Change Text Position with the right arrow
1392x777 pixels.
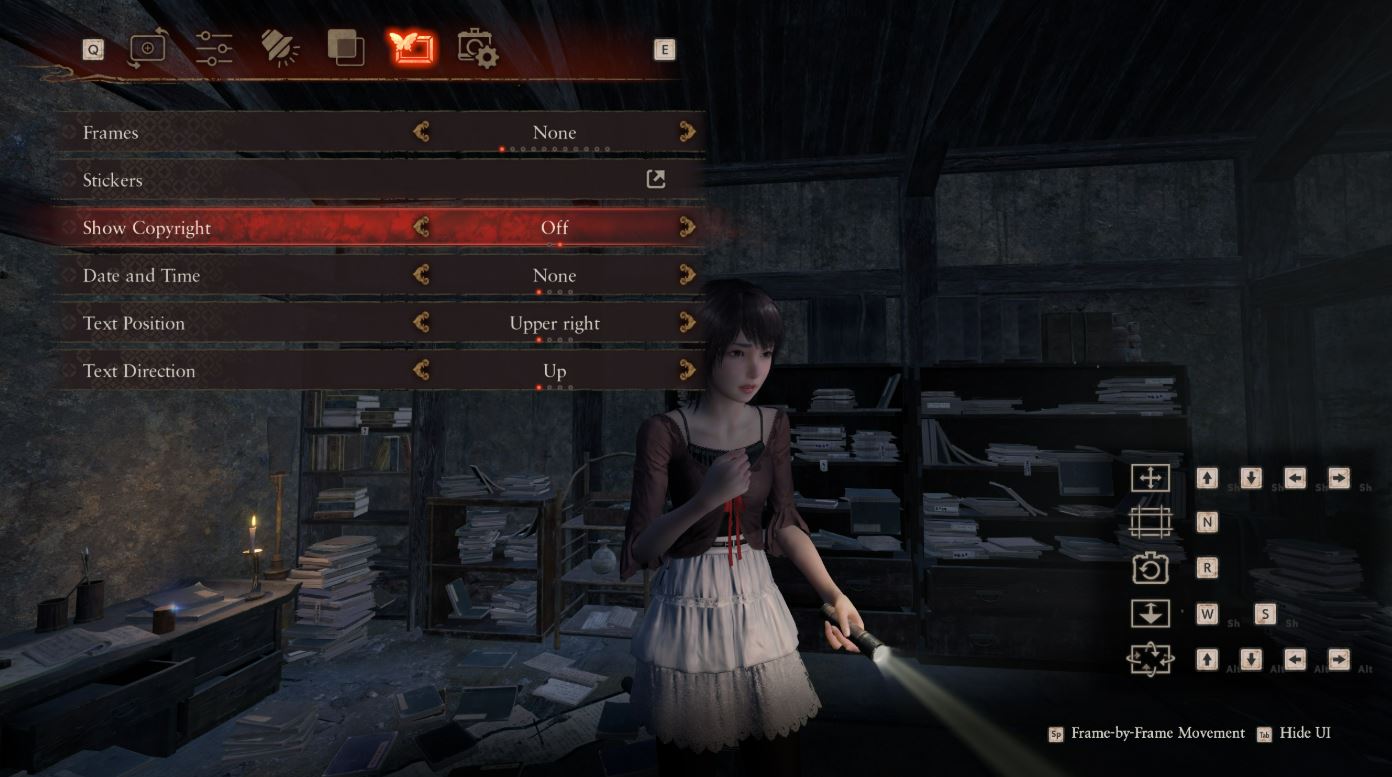pos(687,323)
